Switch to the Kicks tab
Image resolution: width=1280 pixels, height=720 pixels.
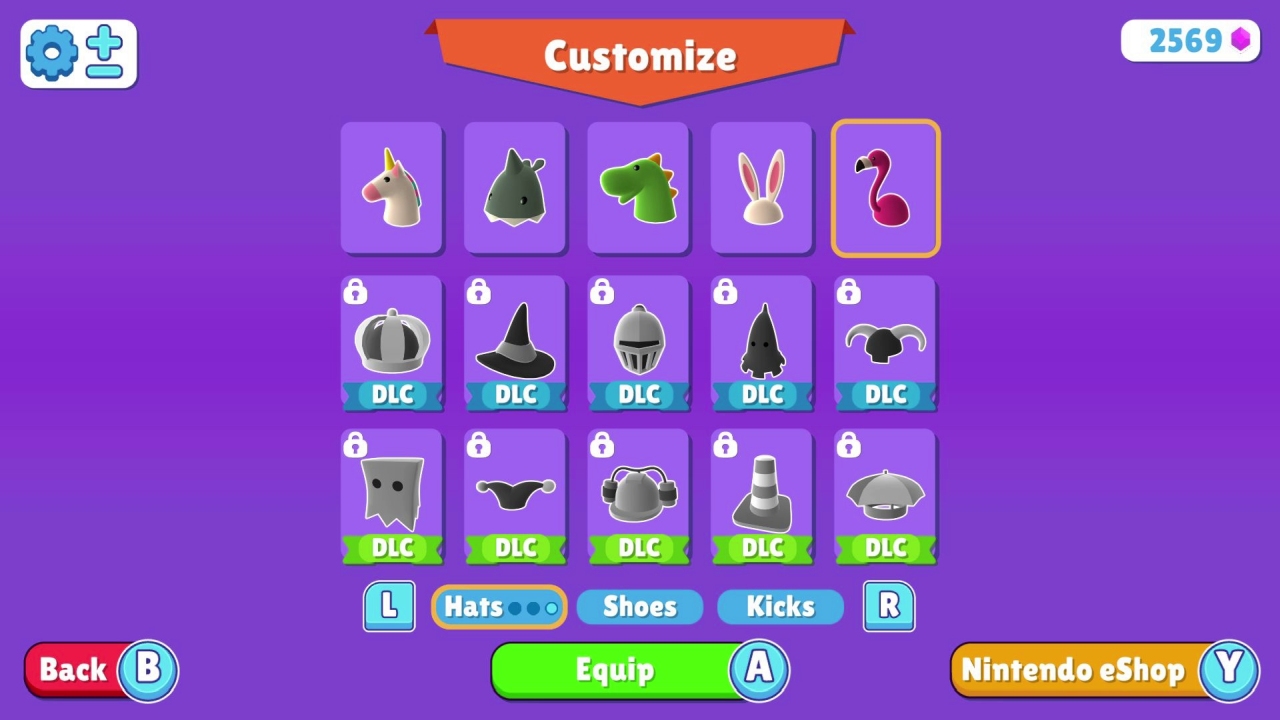point(780,606)
